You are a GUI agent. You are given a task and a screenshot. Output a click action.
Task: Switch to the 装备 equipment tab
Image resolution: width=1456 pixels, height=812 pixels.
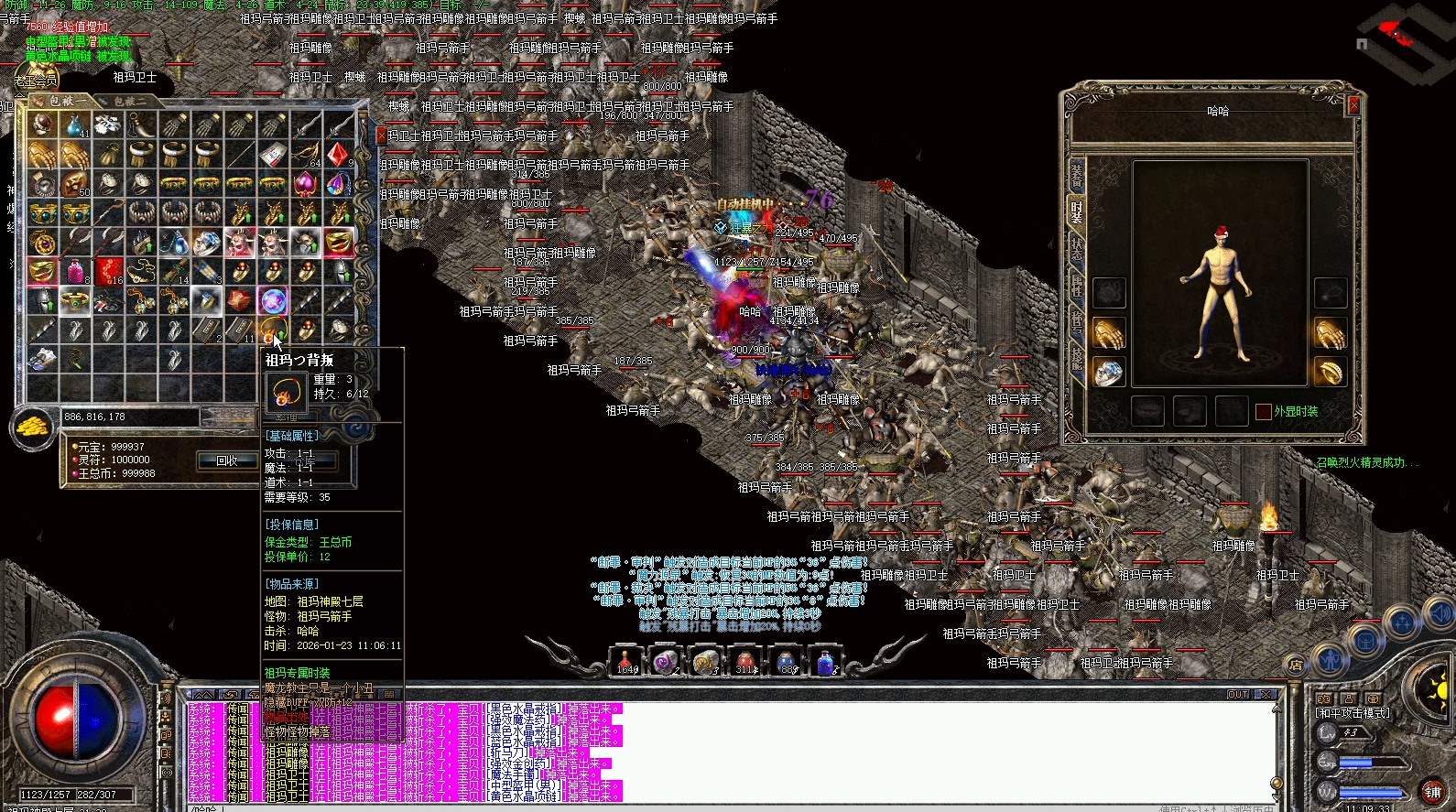coord(1077,178)
